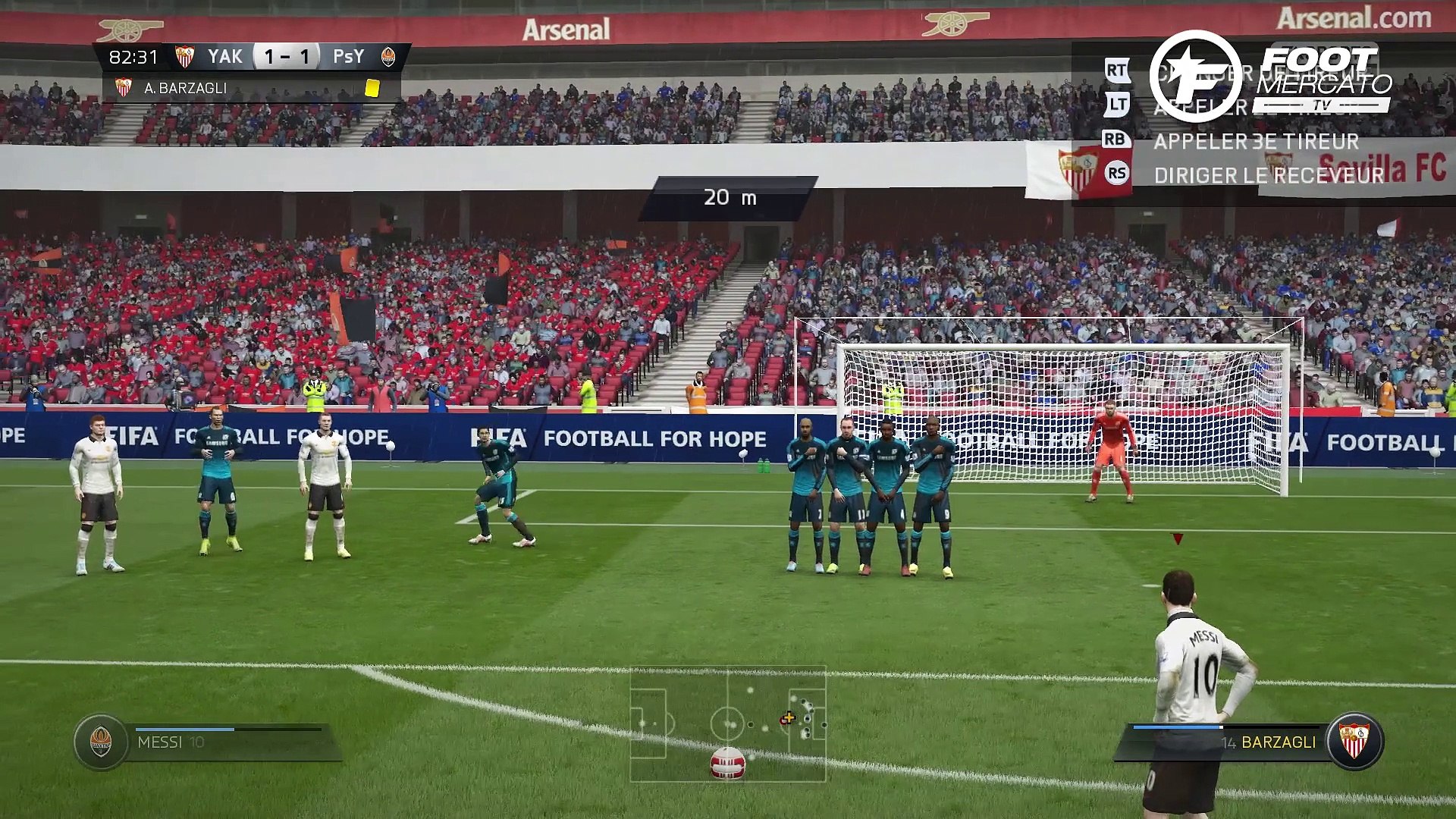Image resolution: width=1456 pixels, height=819 pixels.
Task: Select the Shakhtar crest beside Messi's name bar
Action: [101, 742]
